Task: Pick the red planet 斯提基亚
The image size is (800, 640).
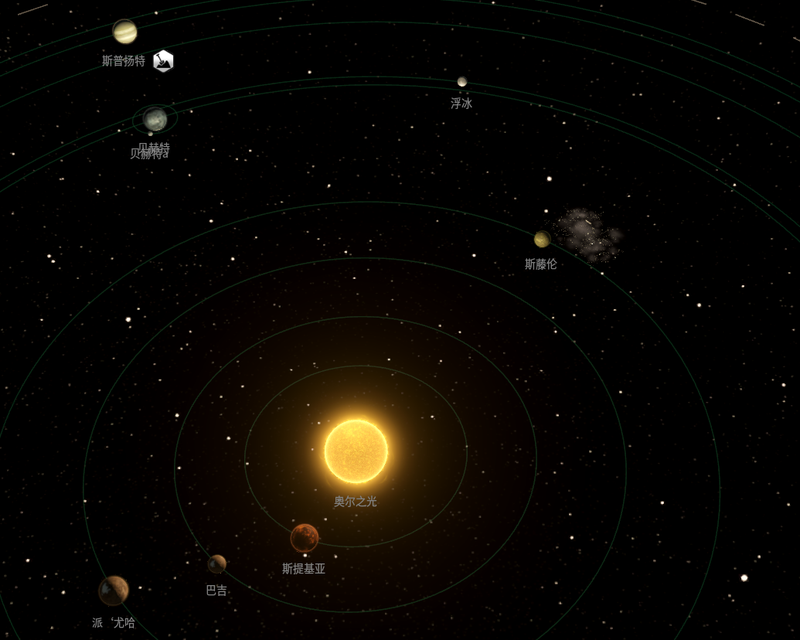Action: point(304,538)
